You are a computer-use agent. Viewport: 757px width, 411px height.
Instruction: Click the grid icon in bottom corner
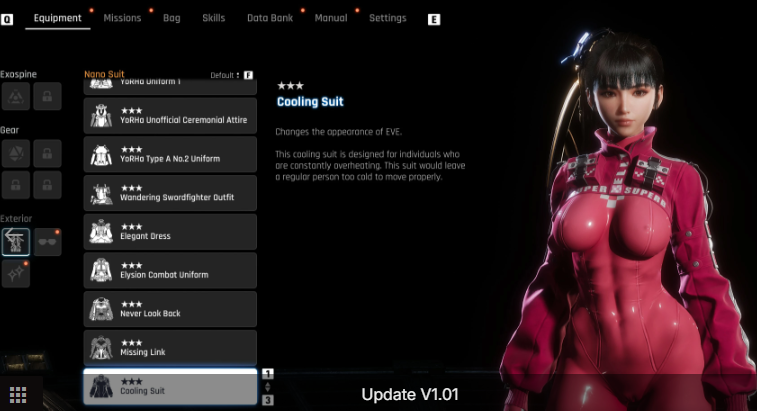(17, 394)
